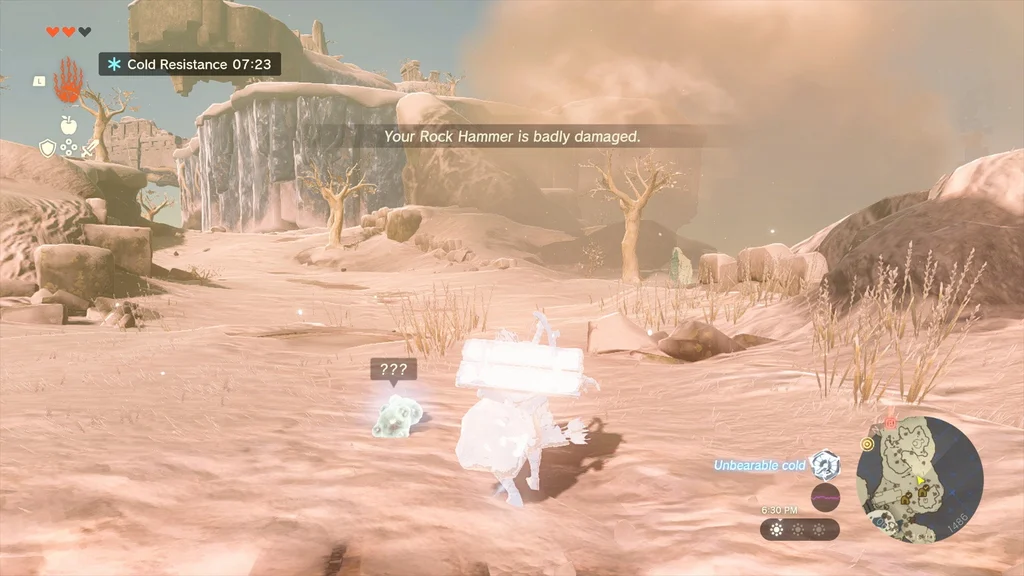
Task: Activate the orange Ultrahand ability icon
Action: click(x=67, y=81)
